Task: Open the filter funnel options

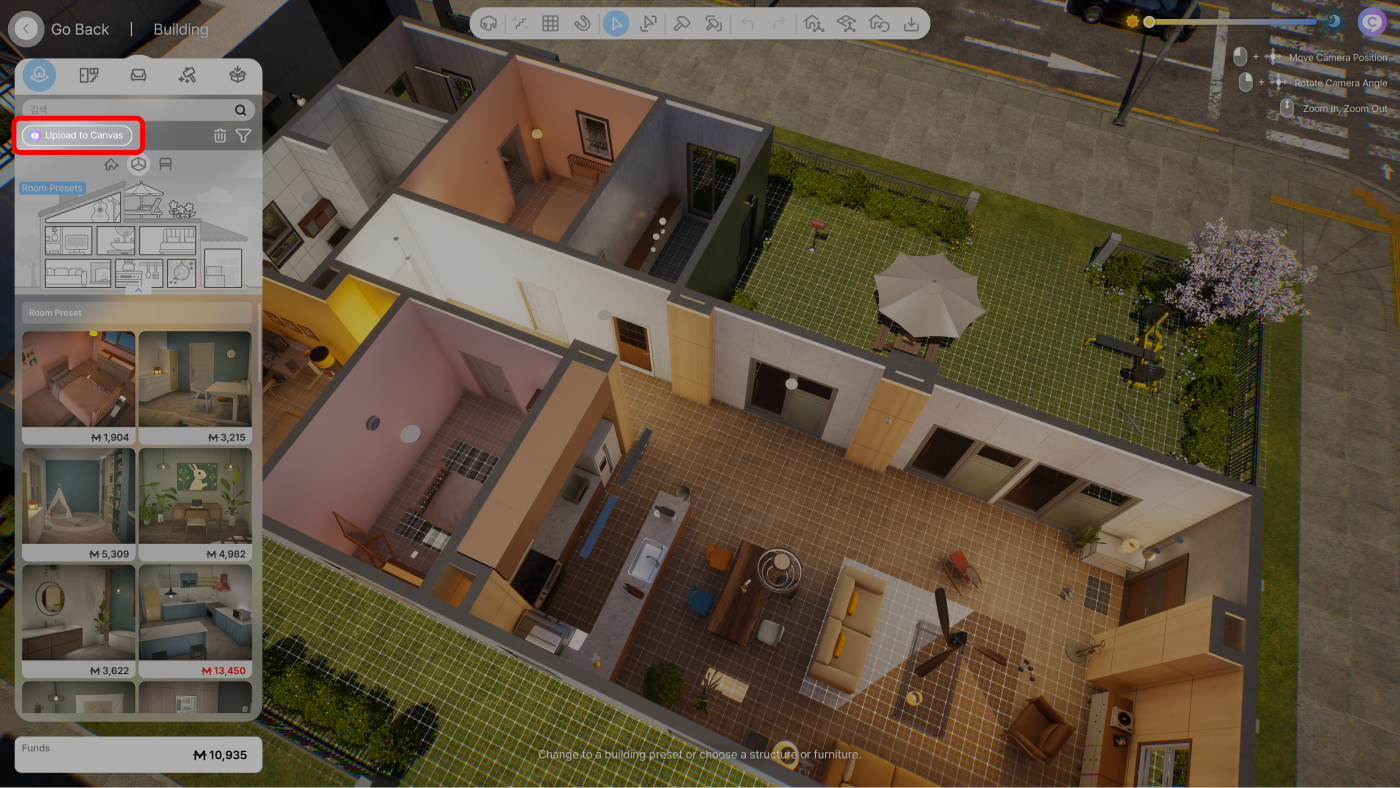Action: [243, 136]
